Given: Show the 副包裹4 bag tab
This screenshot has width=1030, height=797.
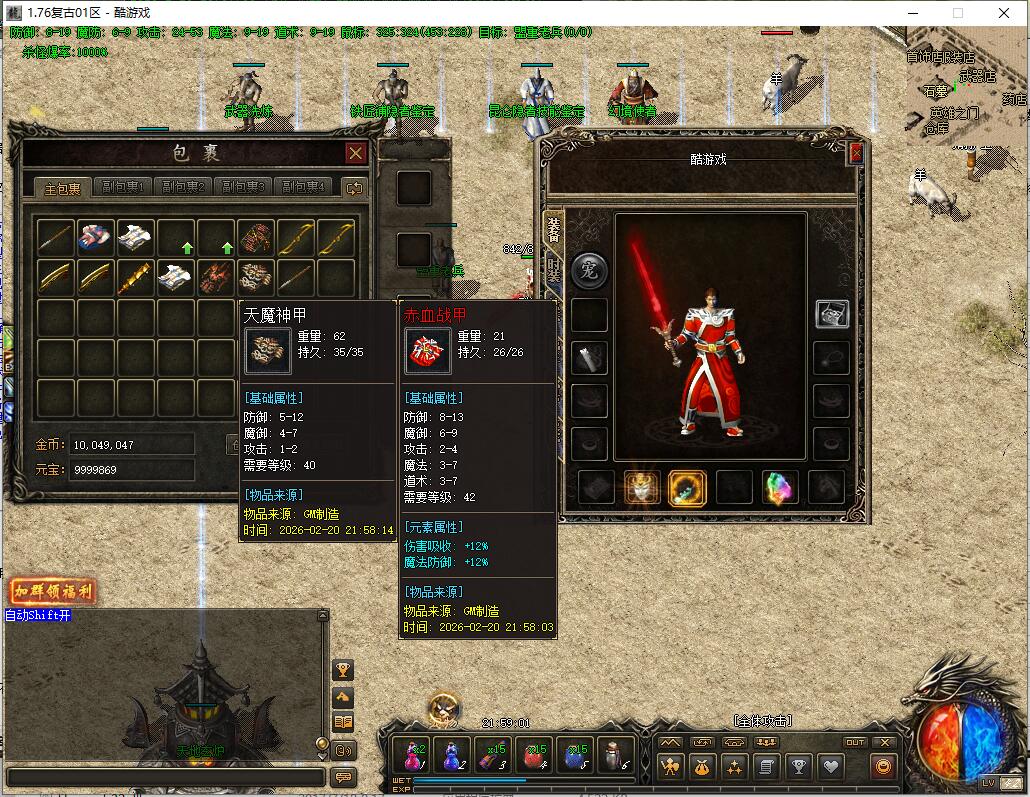Looking at the screenshot, I should (x=304, y=187).
